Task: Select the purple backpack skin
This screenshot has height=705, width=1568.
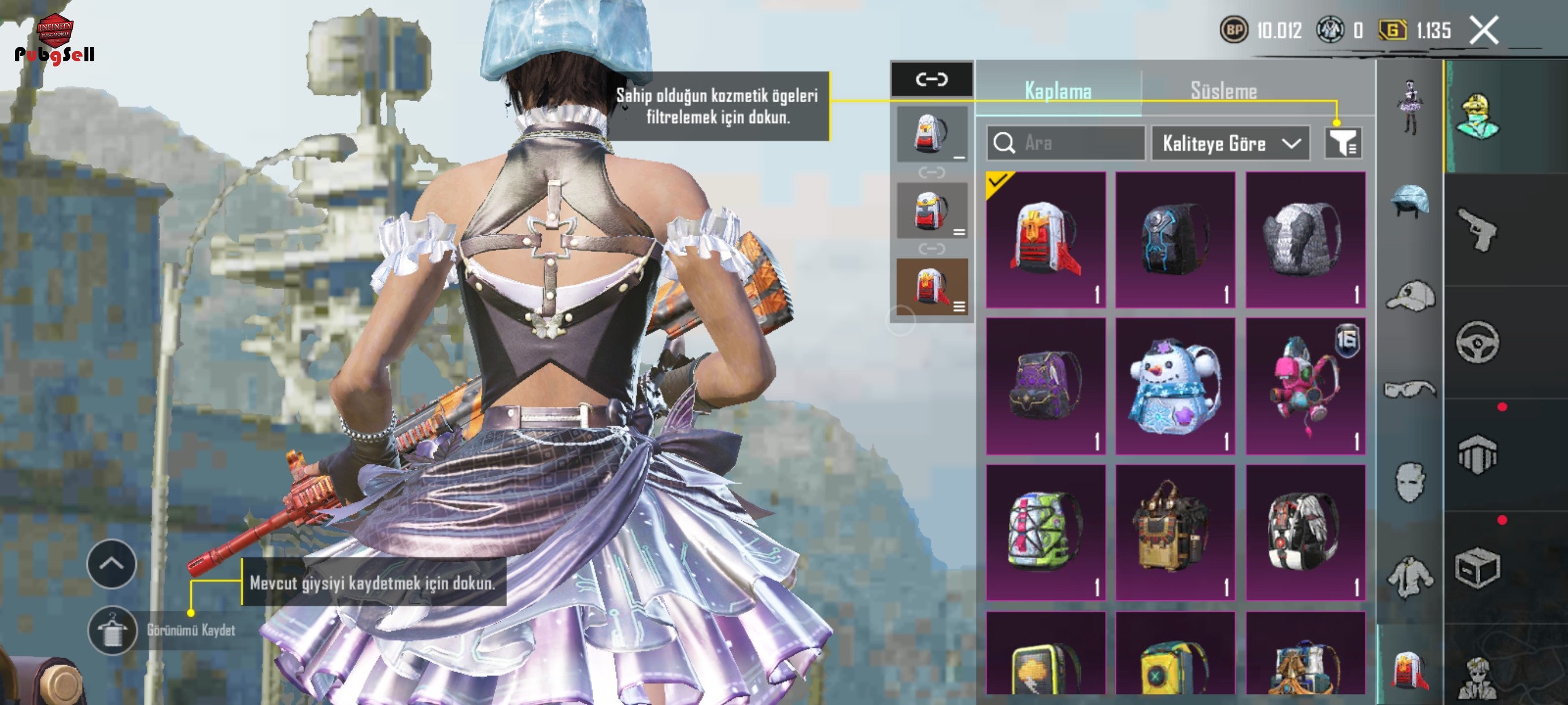Action: pyautogui.click(x=1045, y=386)
